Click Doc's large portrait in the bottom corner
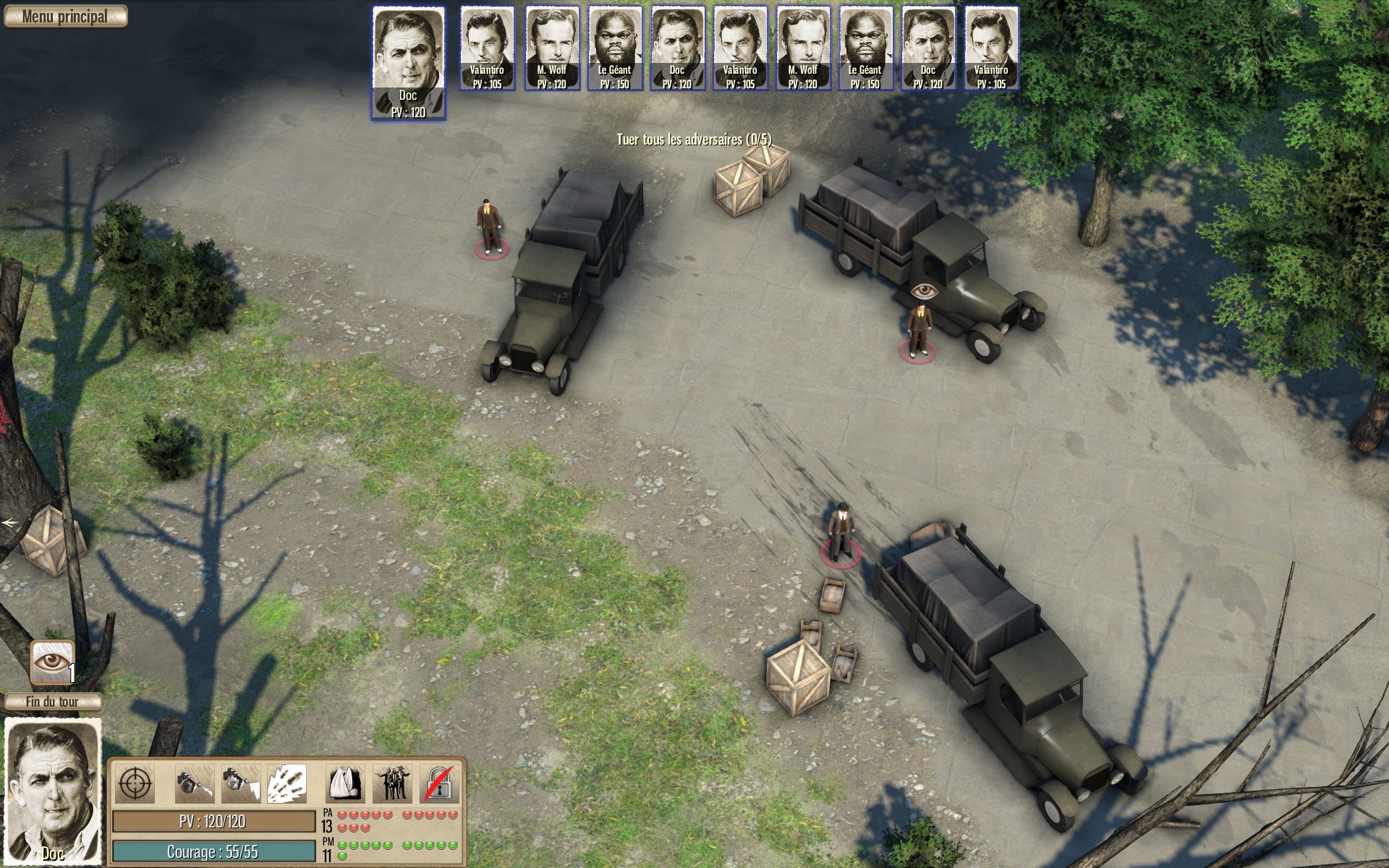Image resolution: width=1389 pixels, height=868 pixels. tap(53, 792)
